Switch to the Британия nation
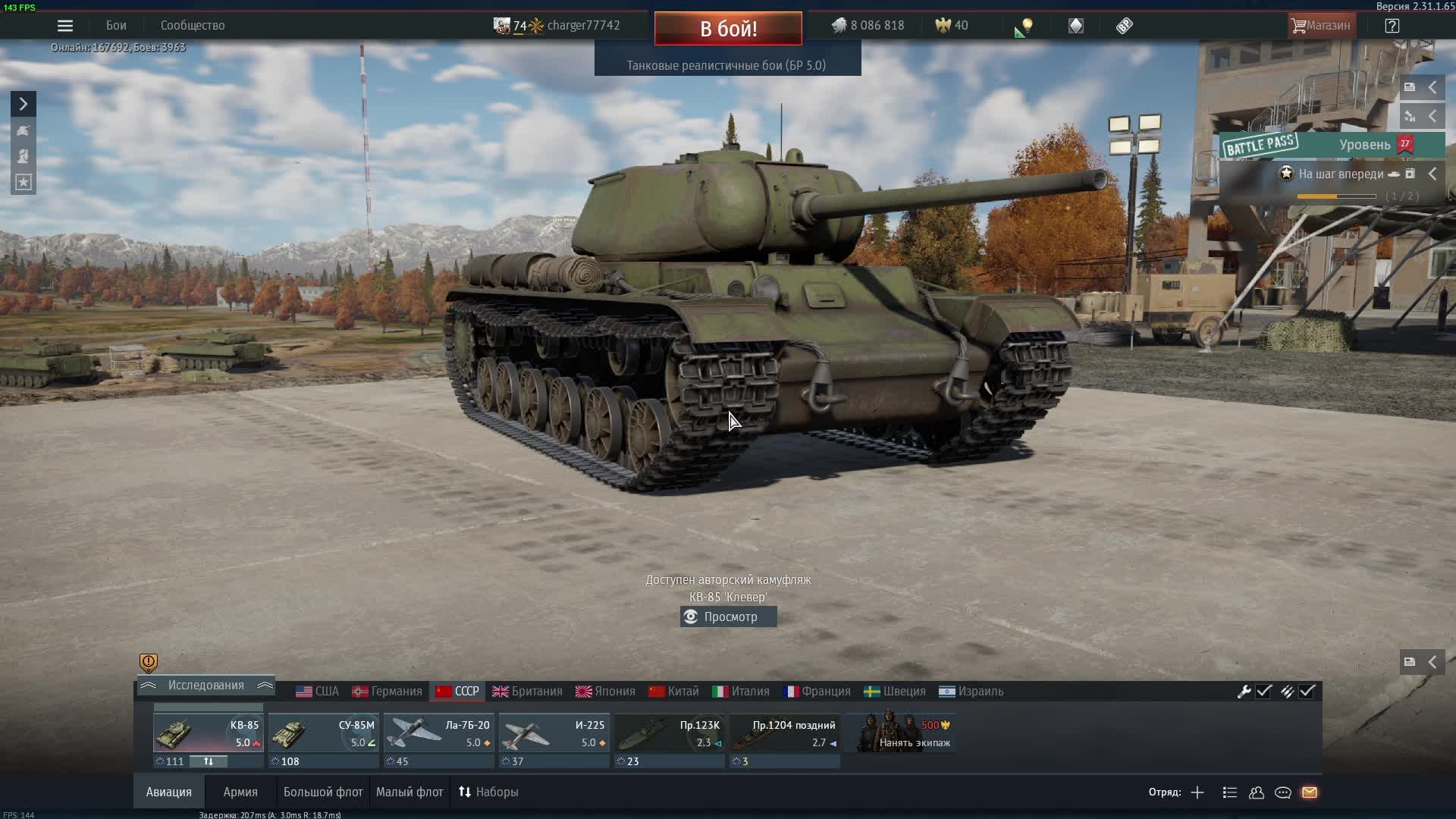 [x=527, y=692]
